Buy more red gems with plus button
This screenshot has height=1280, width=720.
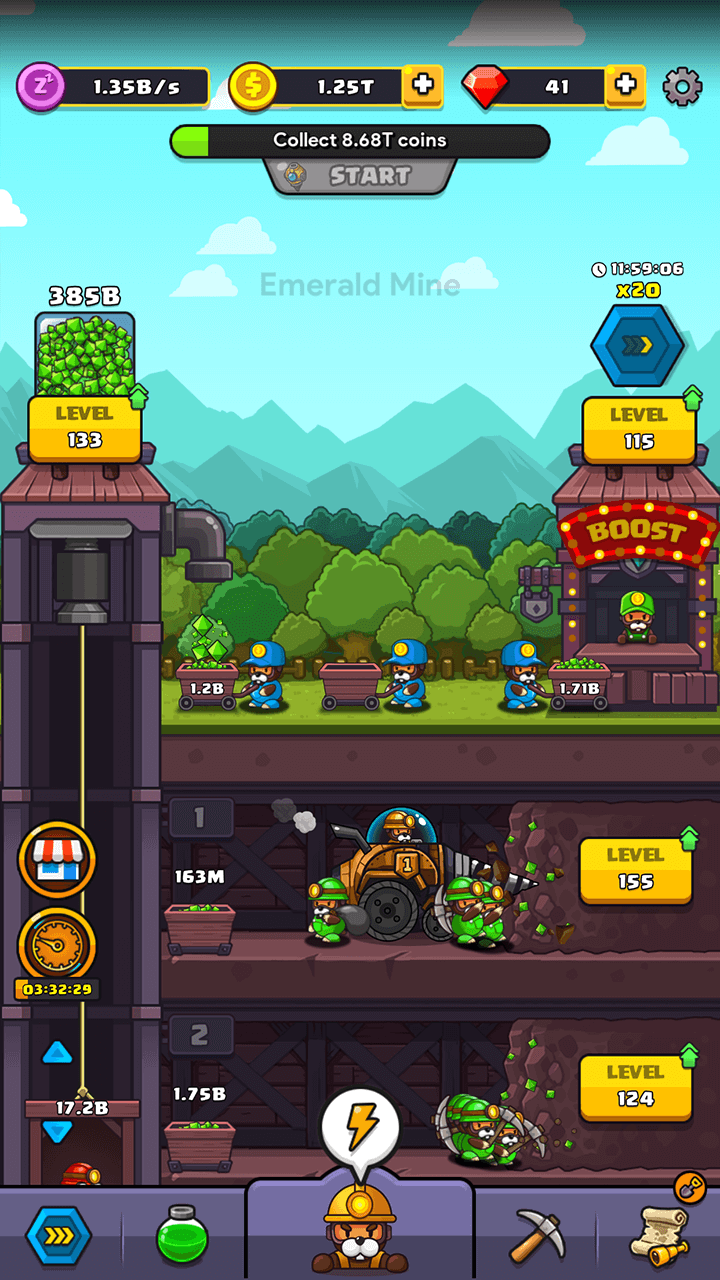coord(625,86)
